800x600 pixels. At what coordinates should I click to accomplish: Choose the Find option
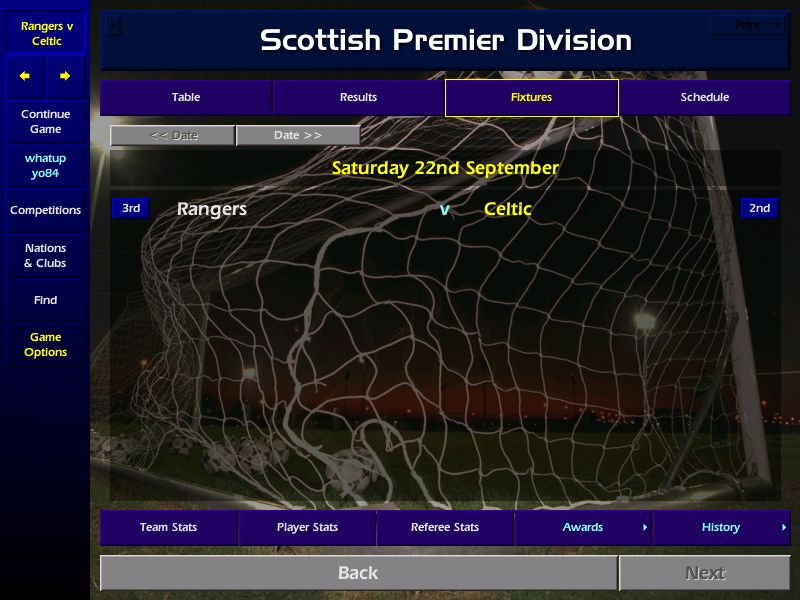click(x=45, y=300)
